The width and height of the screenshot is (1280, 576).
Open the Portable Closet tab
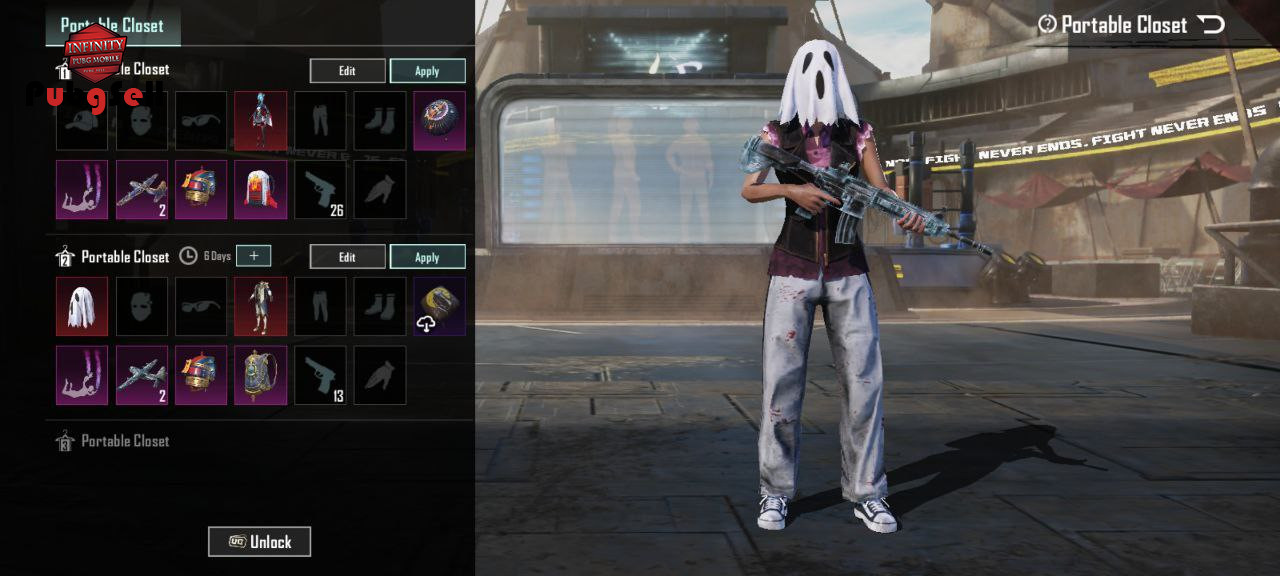point(113,25)
